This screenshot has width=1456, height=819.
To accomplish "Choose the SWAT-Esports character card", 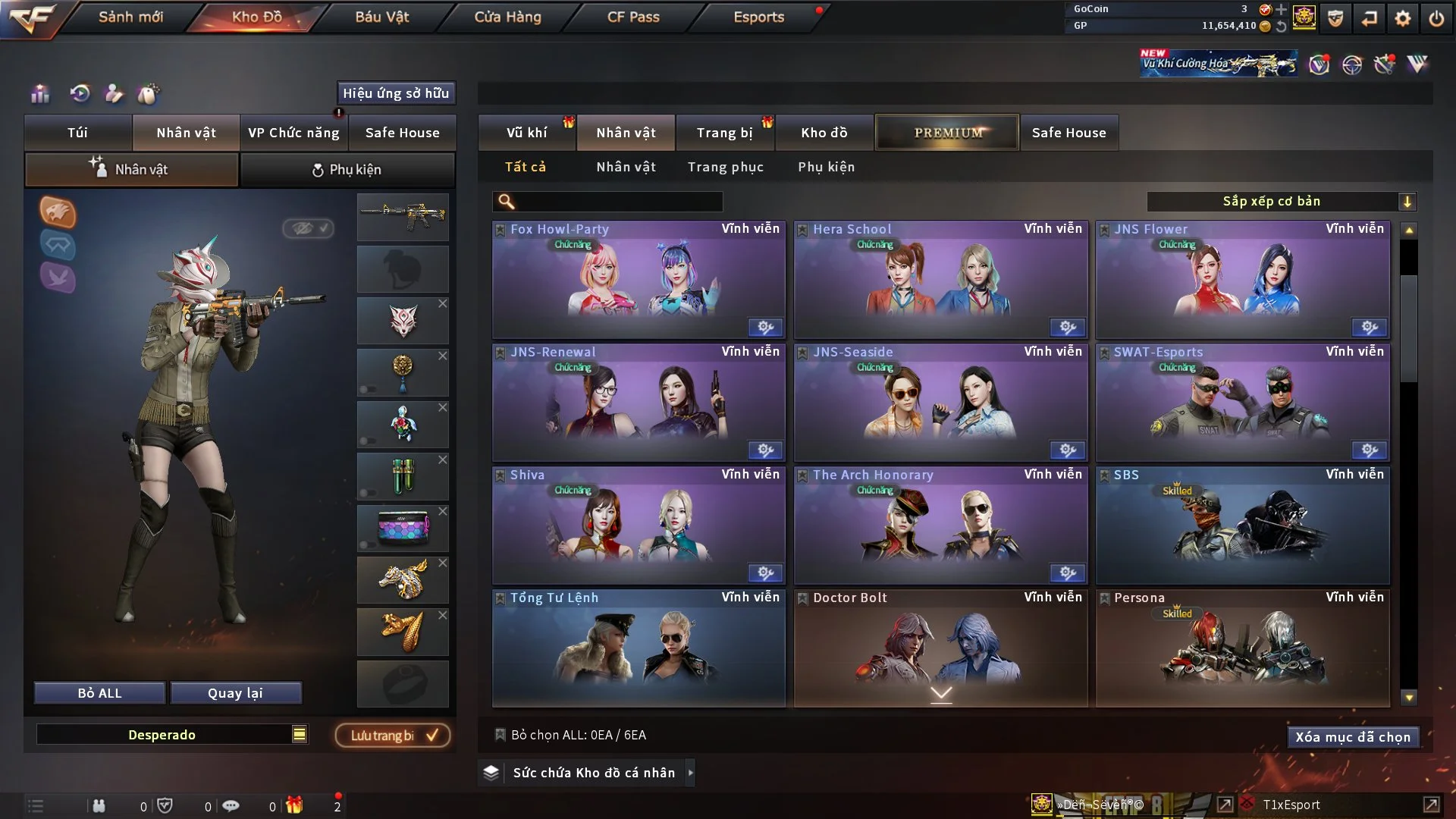I will coord(1242,403).
